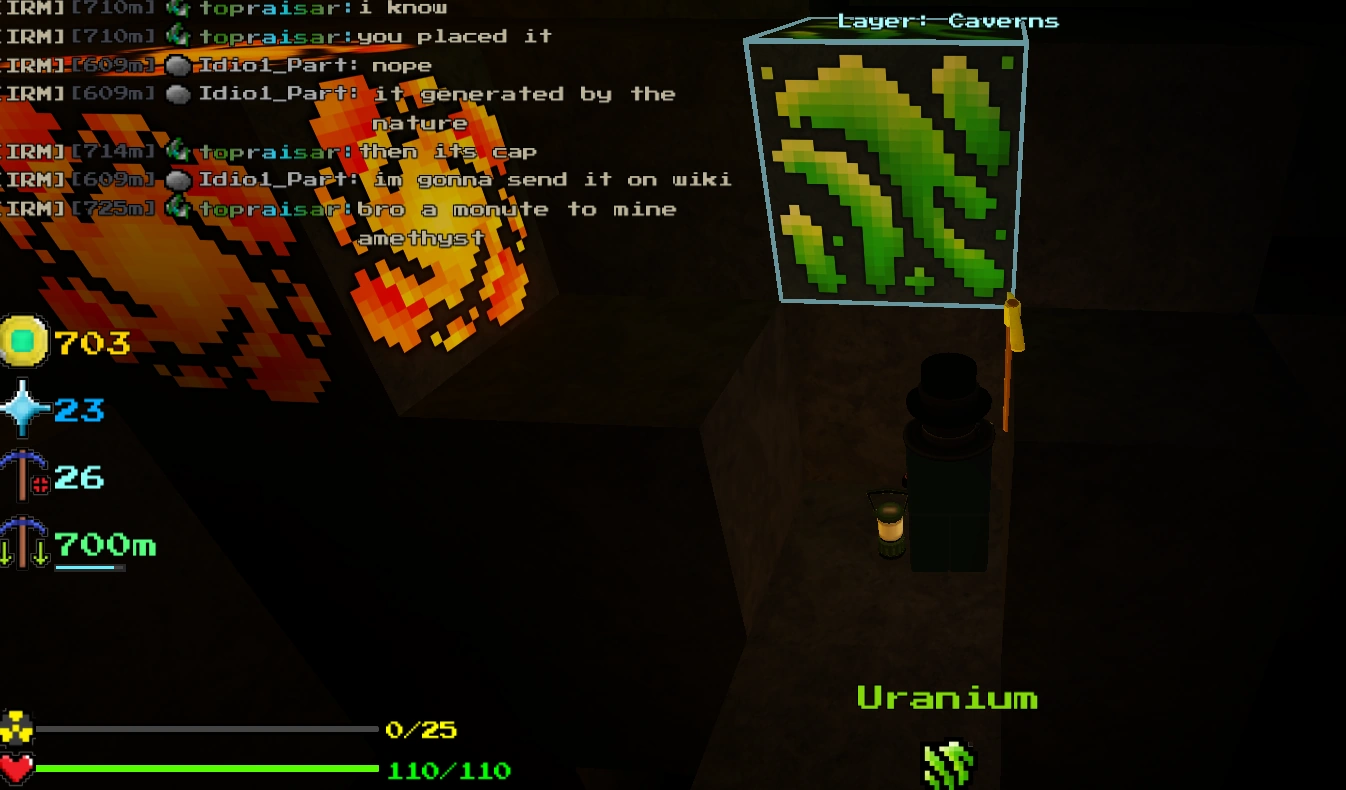This screenshot has height=790, width=1346.
Task: Click topraisar's green gem avatar icon
Action: 180,8
